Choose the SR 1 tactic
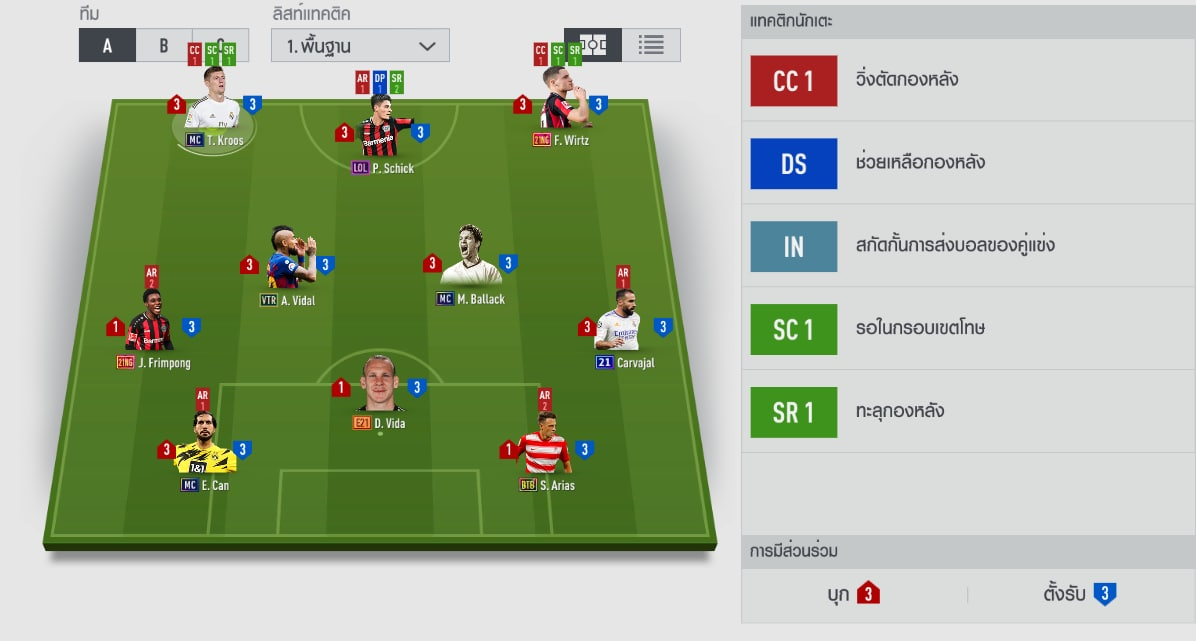This screenshot has height=641, width=1196. pos(794,412)
